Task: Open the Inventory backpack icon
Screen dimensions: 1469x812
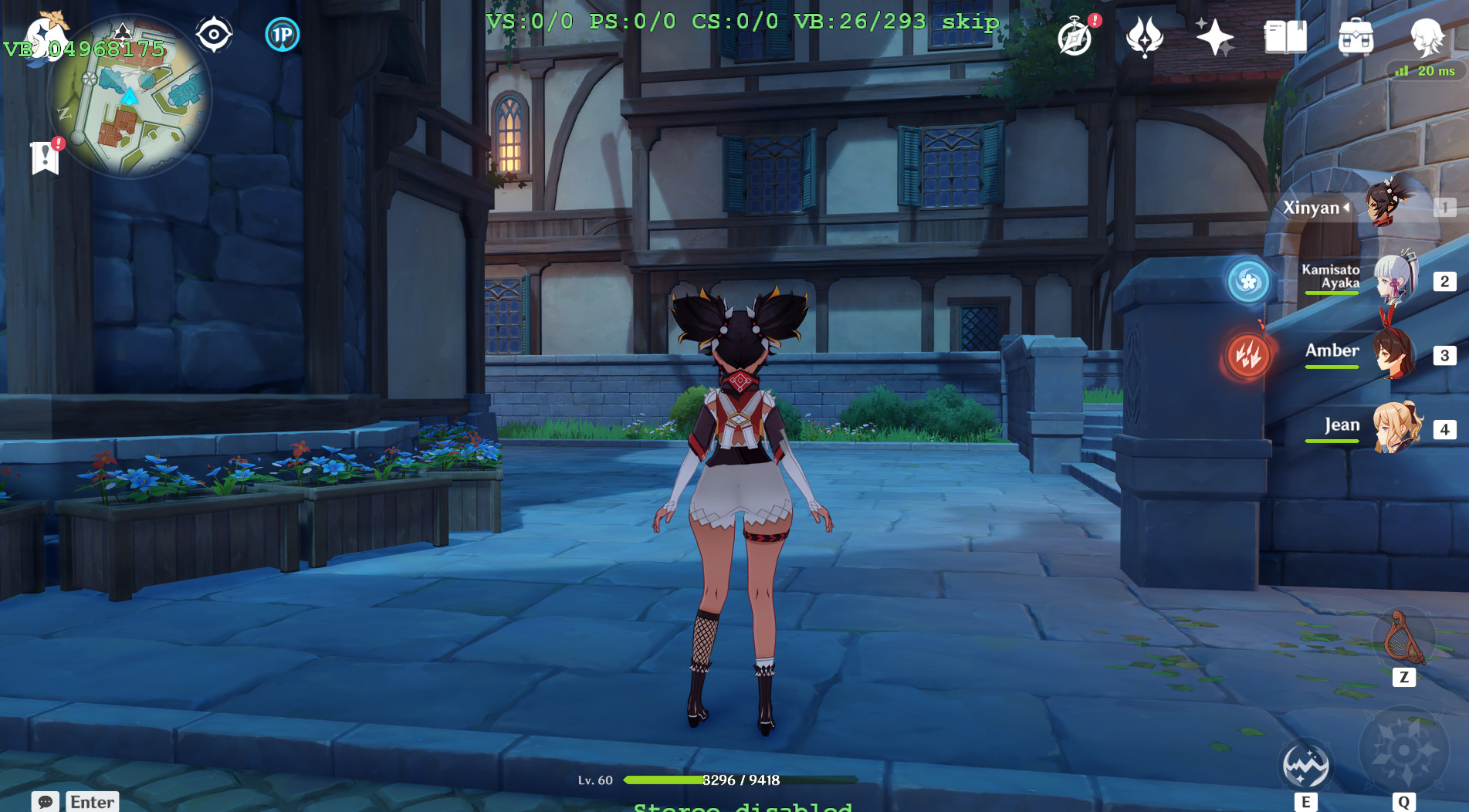Action: pyautogui.click(x=1356, y=36)
